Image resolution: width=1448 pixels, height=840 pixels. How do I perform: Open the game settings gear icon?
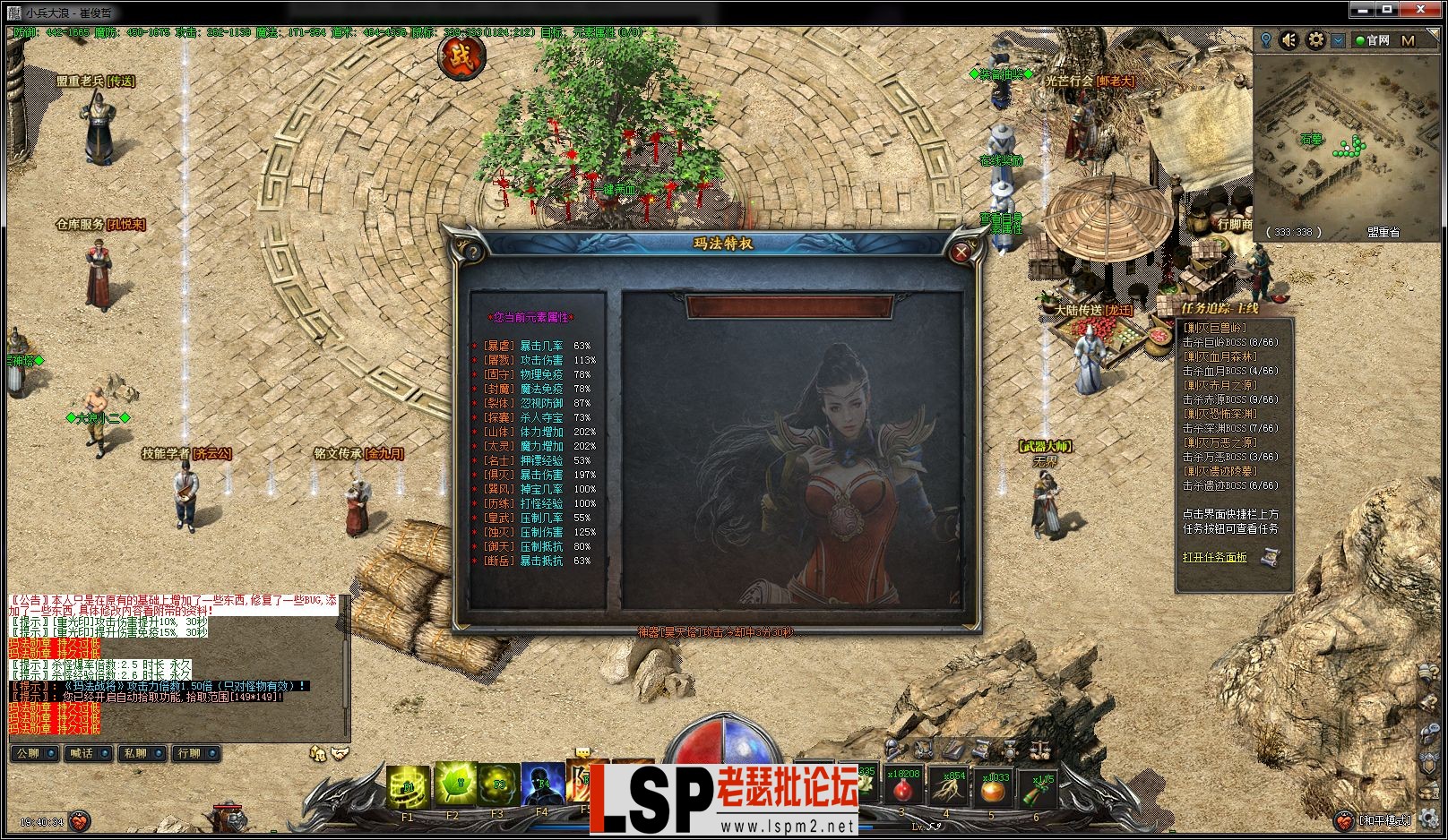pos(1317,41)
